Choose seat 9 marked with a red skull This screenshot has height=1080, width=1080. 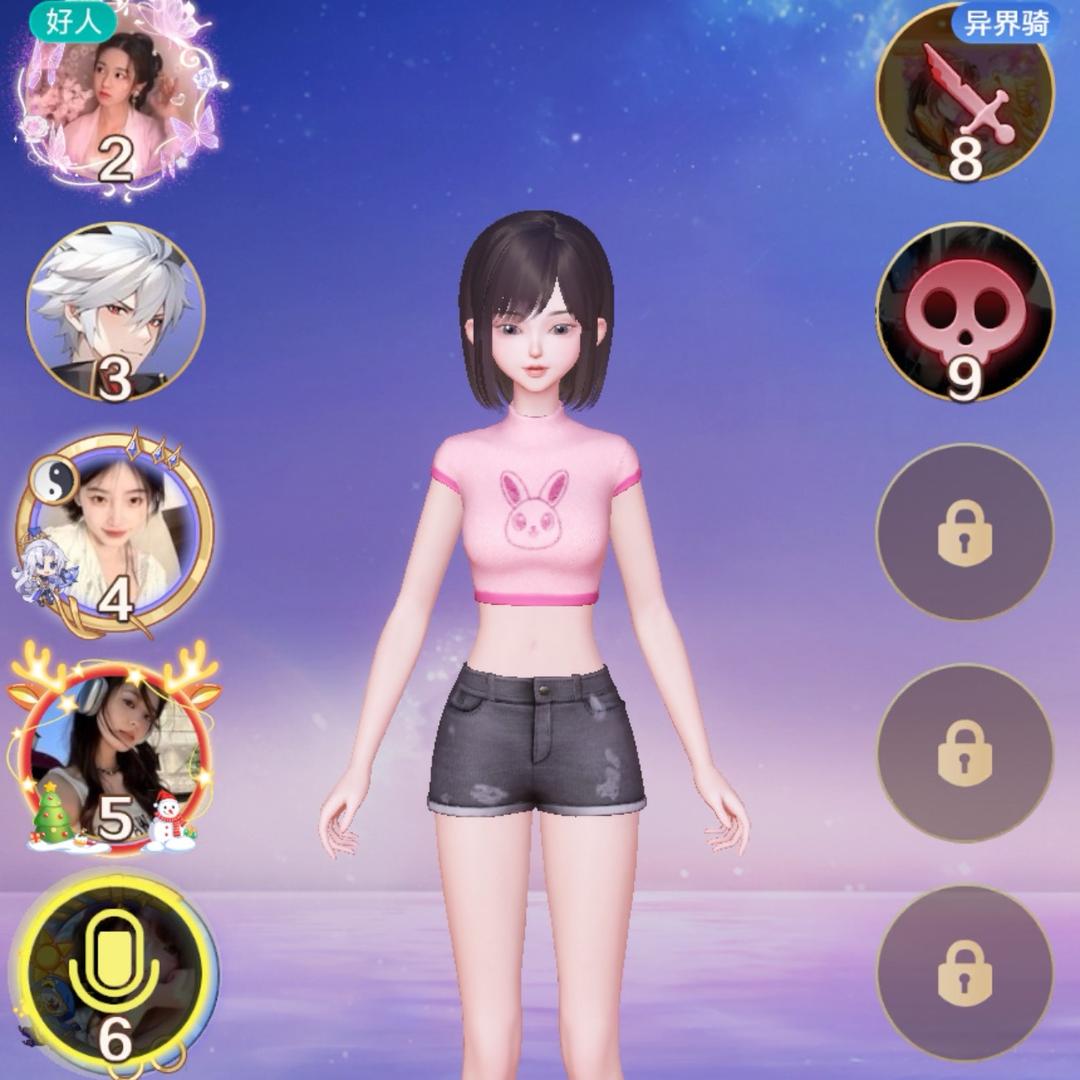(x=964, y=312)
